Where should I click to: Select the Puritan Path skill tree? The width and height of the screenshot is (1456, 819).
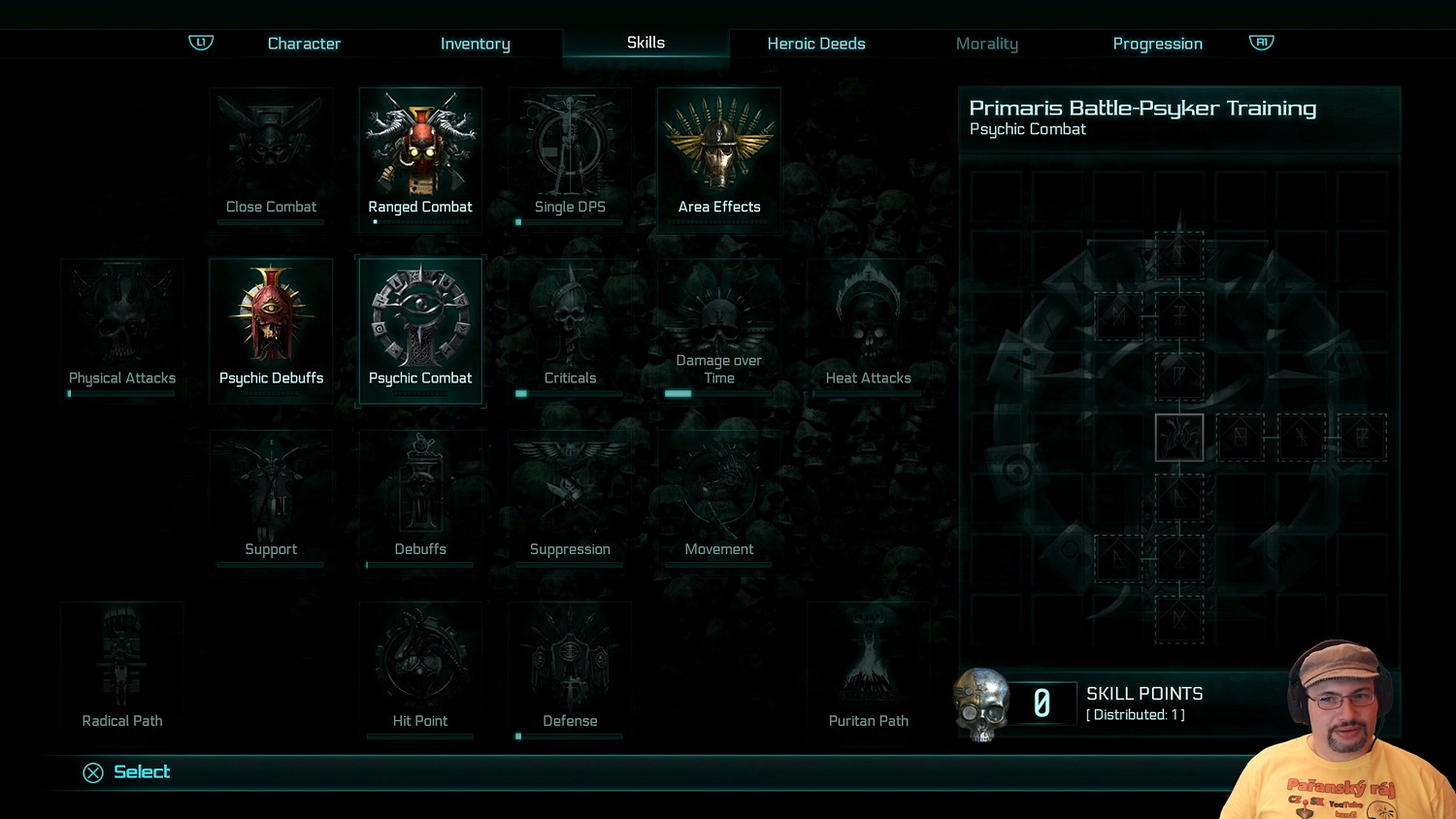(869, 670)
